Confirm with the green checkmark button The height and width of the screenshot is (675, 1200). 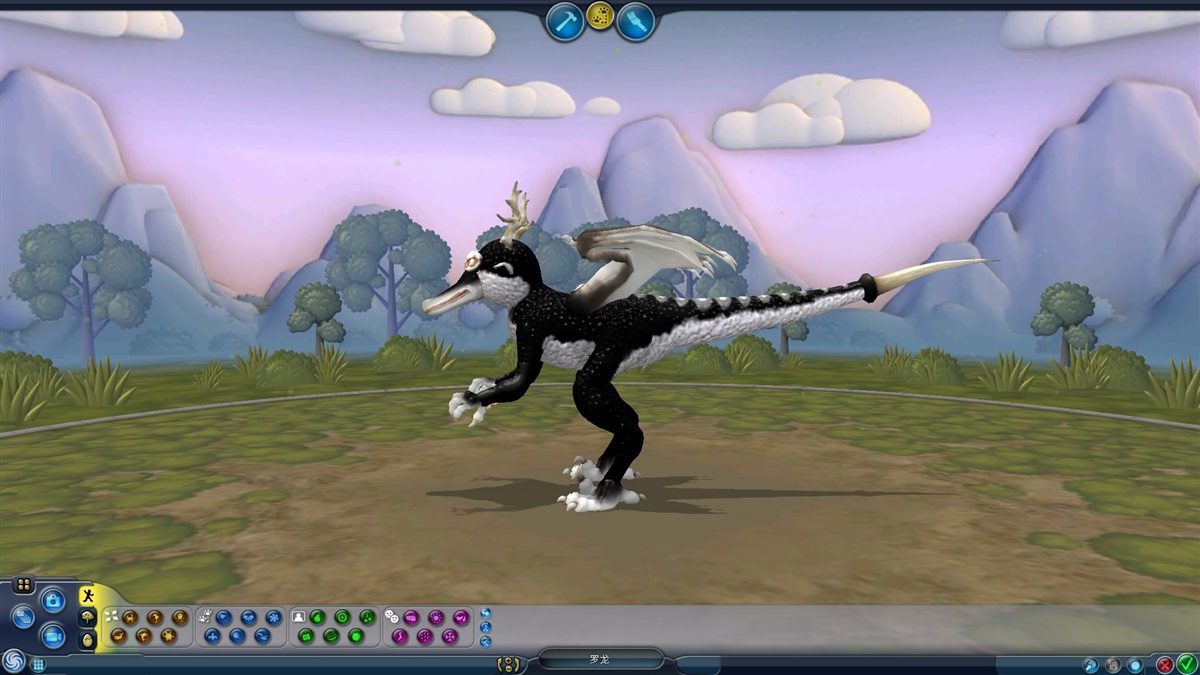(1187, 663)
